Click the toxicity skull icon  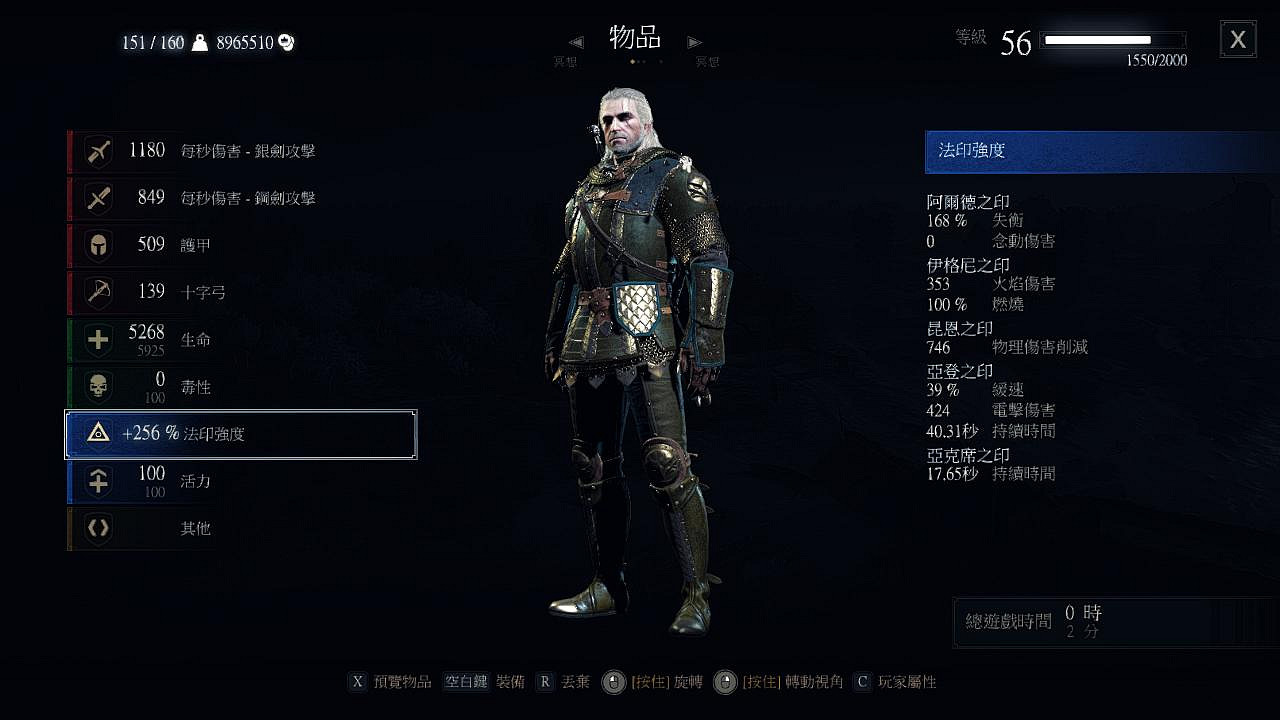pos(97,386)
